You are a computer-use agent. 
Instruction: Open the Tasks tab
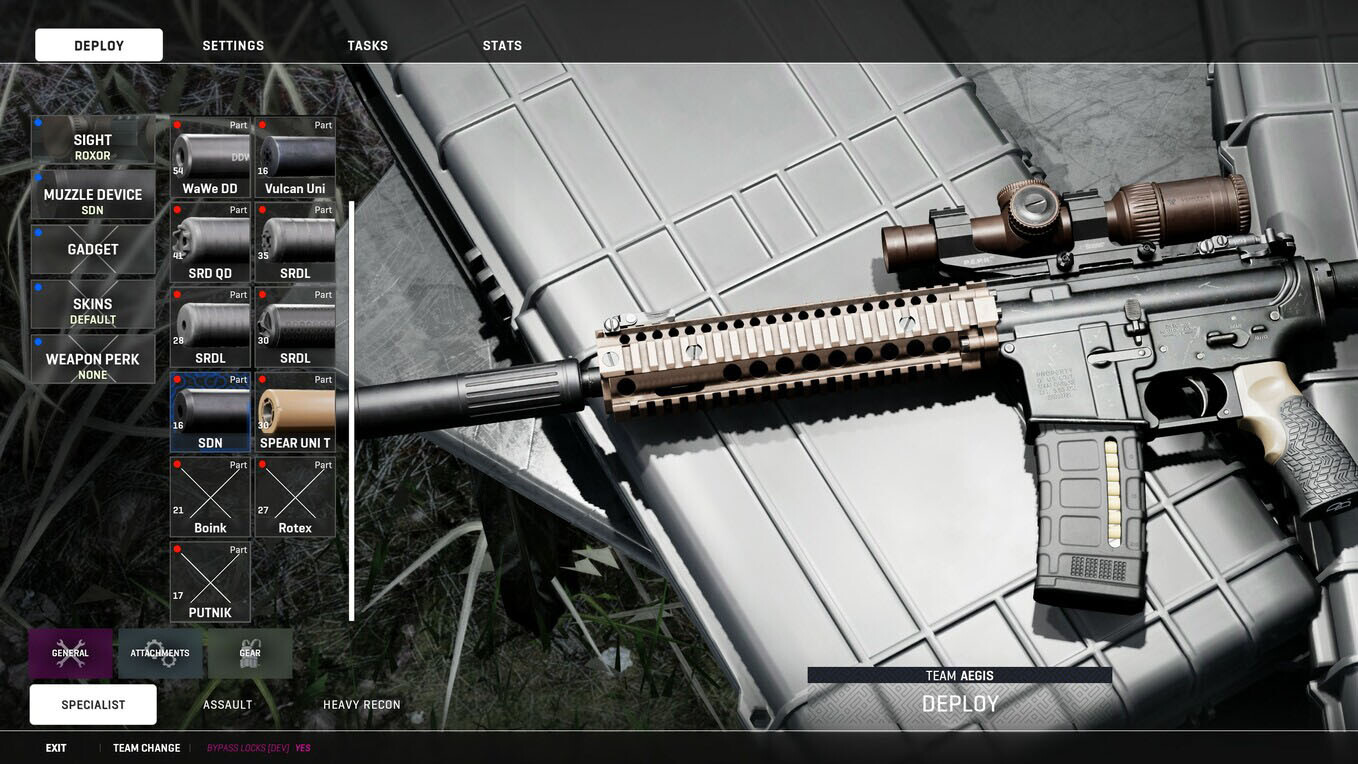pos(368,46)
